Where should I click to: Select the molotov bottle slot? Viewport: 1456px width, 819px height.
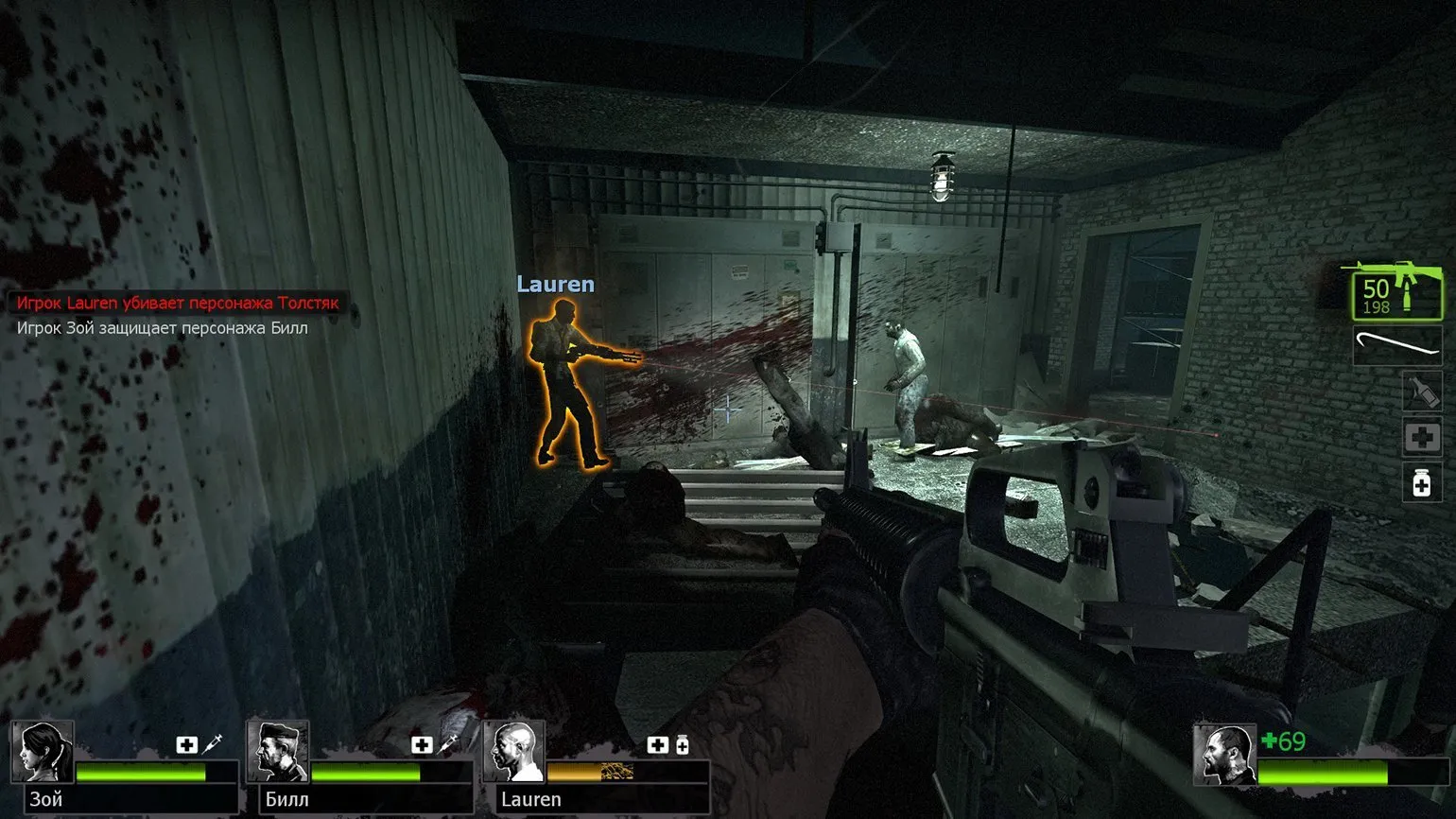(x=1421, y=392)
